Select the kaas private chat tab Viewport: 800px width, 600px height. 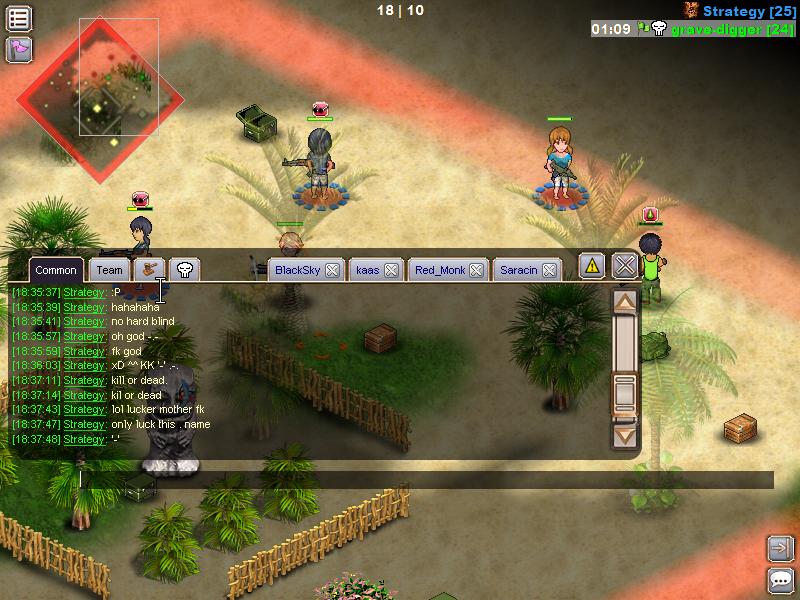point(368,270)
